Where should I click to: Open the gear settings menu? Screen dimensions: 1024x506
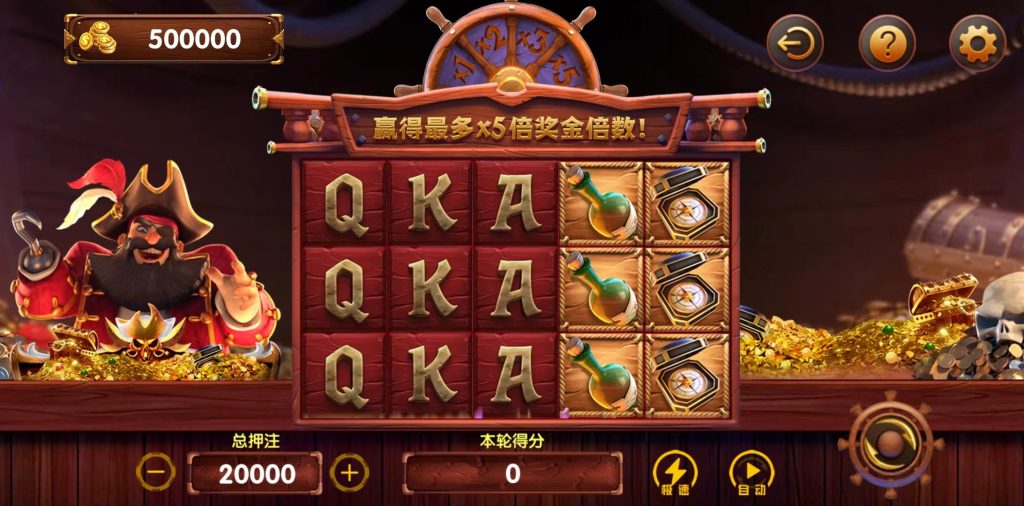pos(977,43)
